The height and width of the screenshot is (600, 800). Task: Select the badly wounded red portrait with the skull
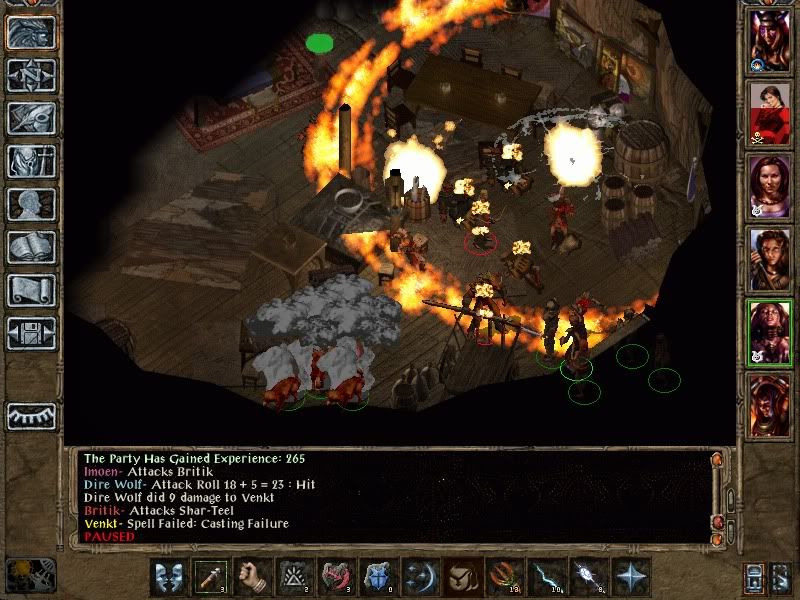point(770,112)
